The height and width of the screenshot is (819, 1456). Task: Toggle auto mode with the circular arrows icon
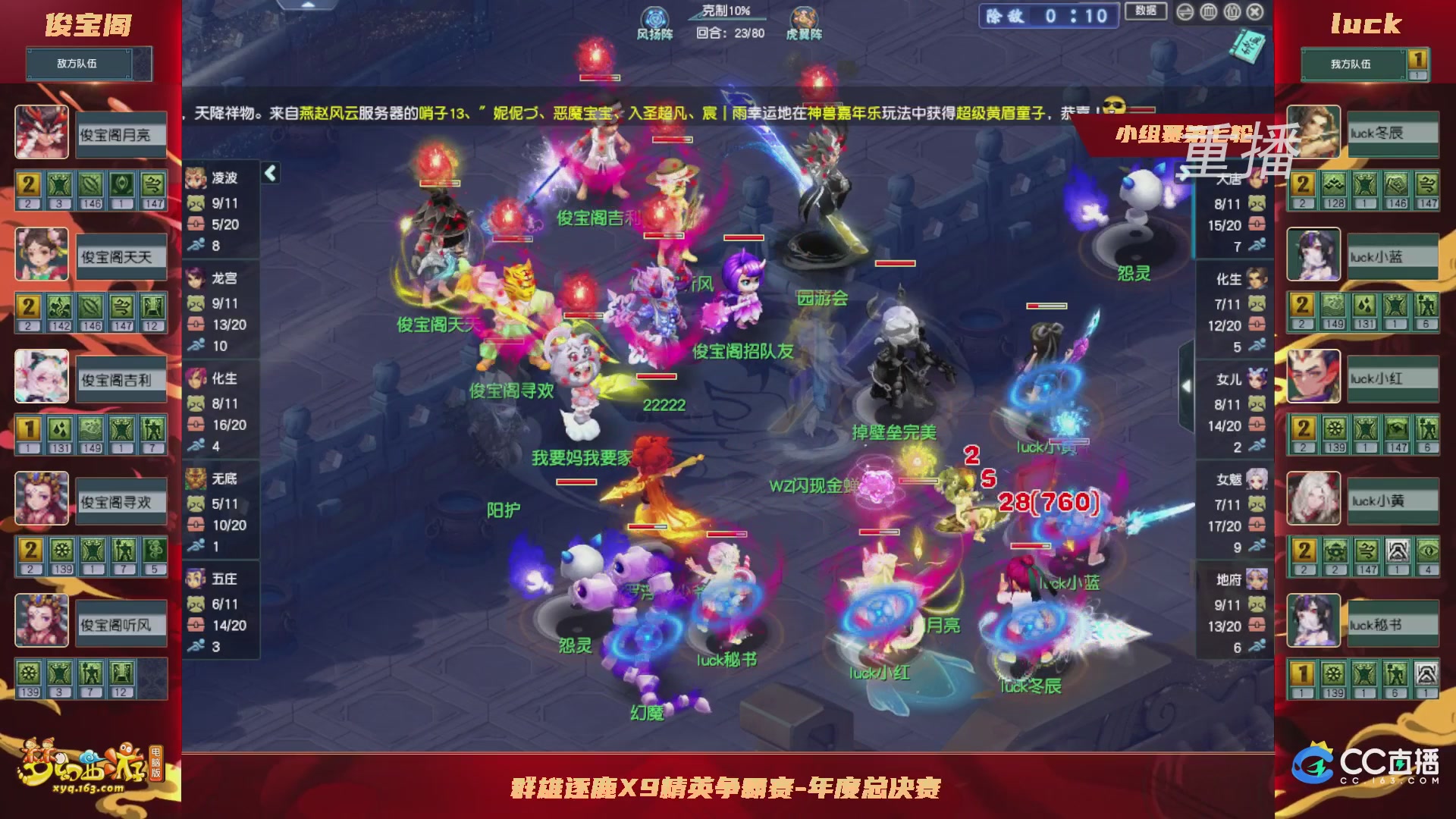(1185, 11)
